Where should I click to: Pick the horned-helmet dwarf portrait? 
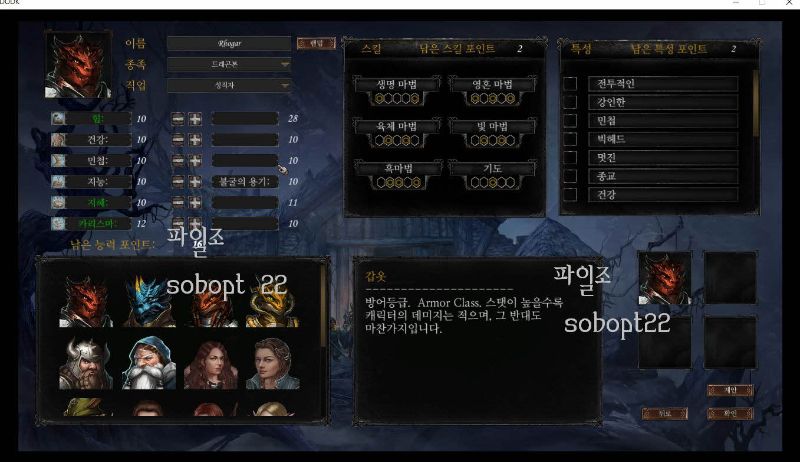coord(85,362)
